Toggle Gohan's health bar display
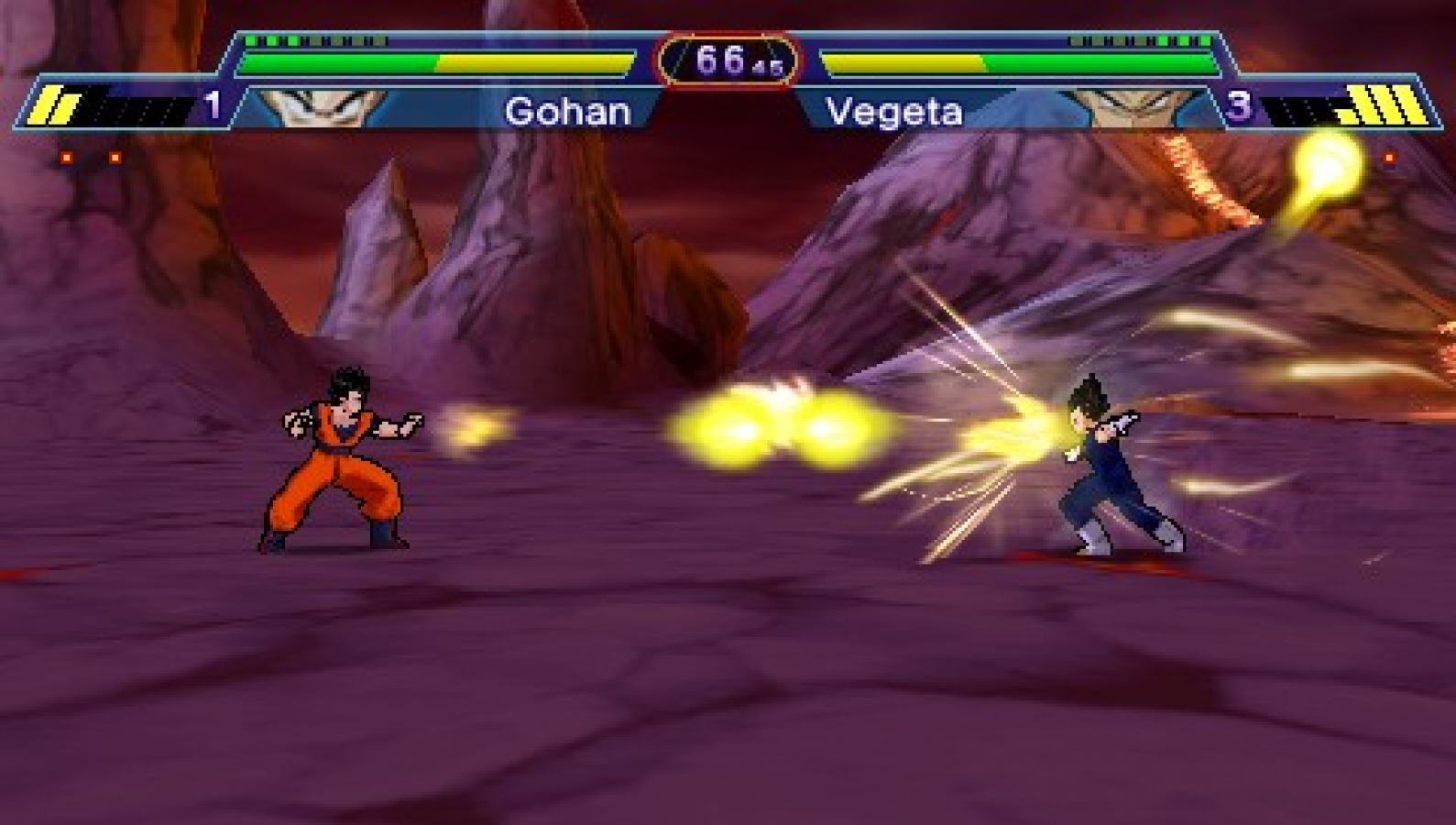This screenshot has width=1456, height=825. [431, 64]
